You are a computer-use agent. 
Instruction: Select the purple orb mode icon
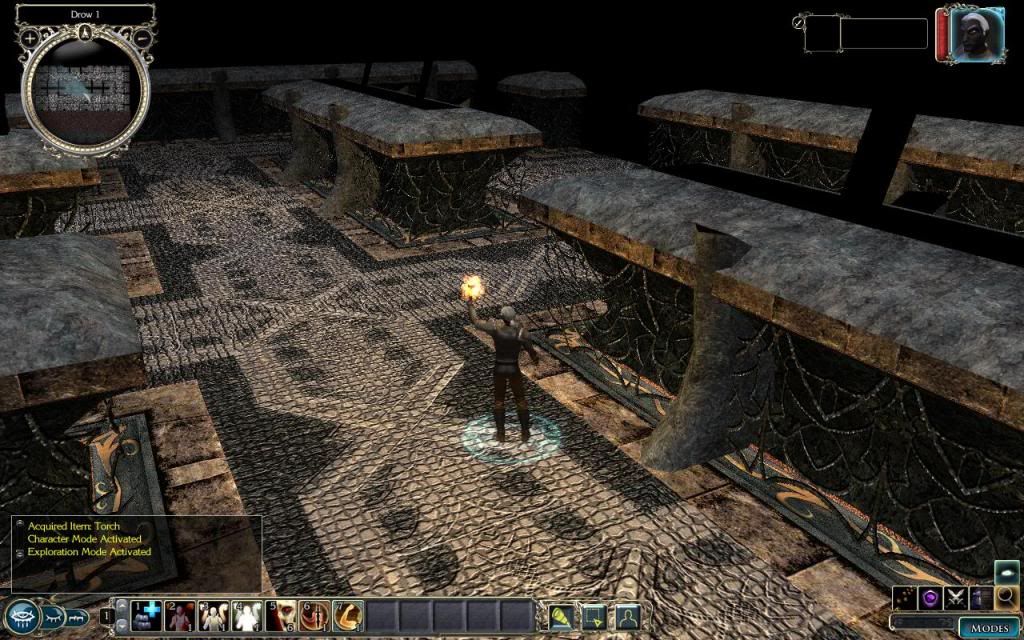(x=932, y=599)
